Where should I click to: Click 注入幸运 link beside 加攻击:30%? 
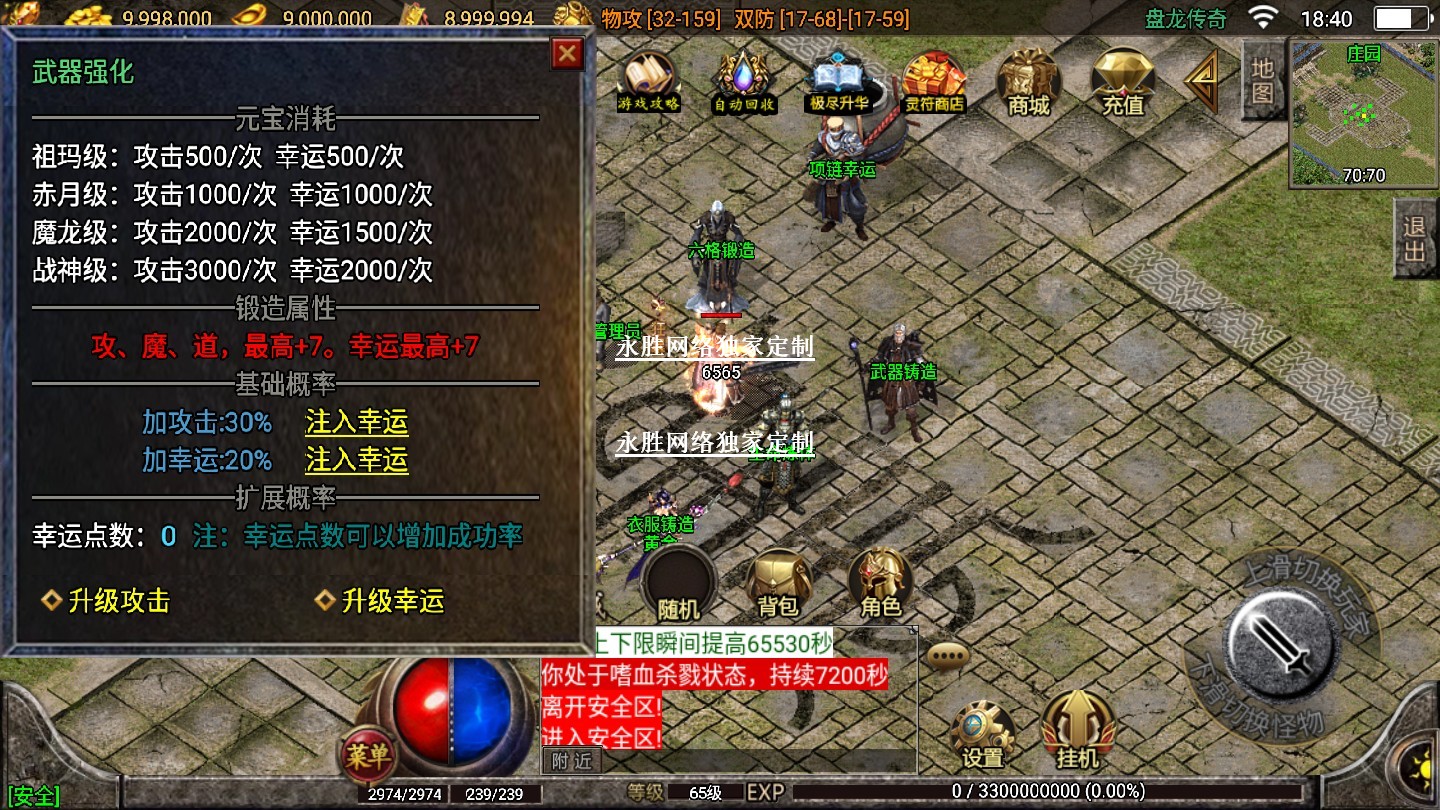tap(357, 422)
